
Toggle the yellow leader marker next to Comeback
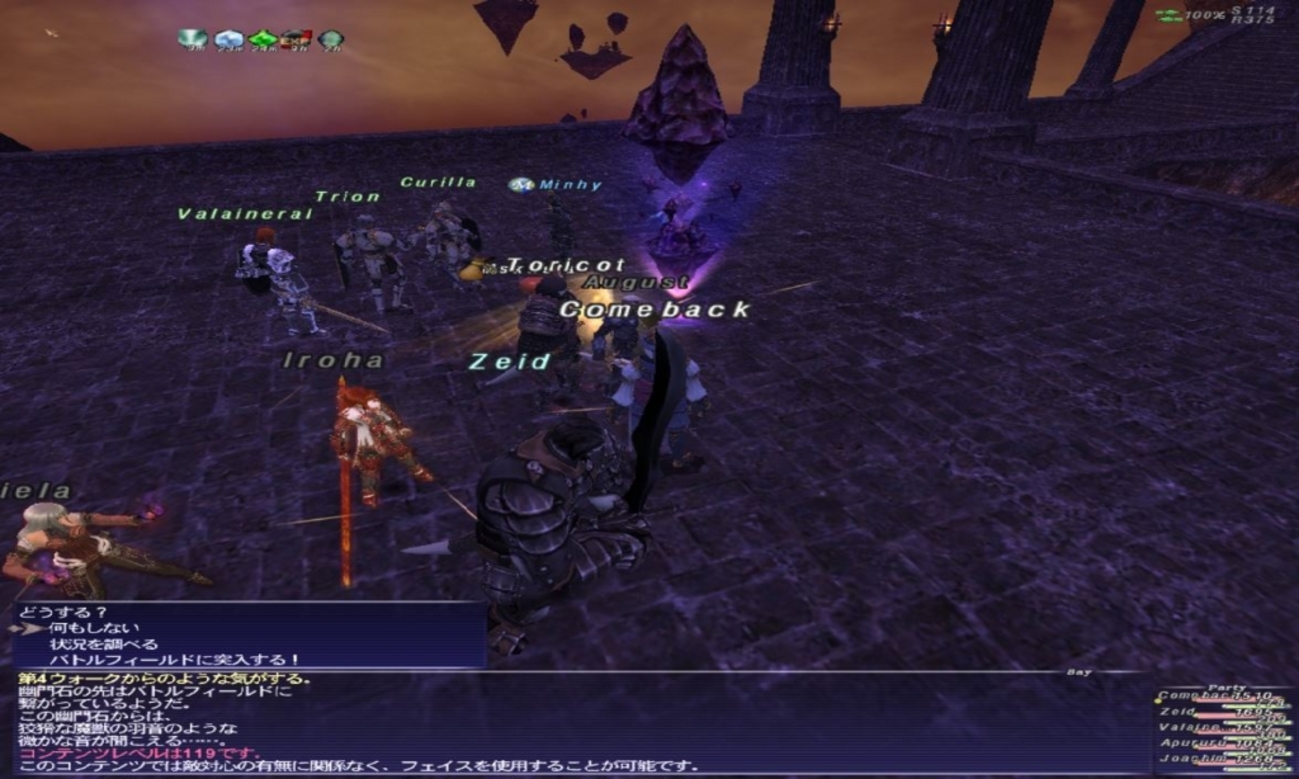[x=1158, y=701]
